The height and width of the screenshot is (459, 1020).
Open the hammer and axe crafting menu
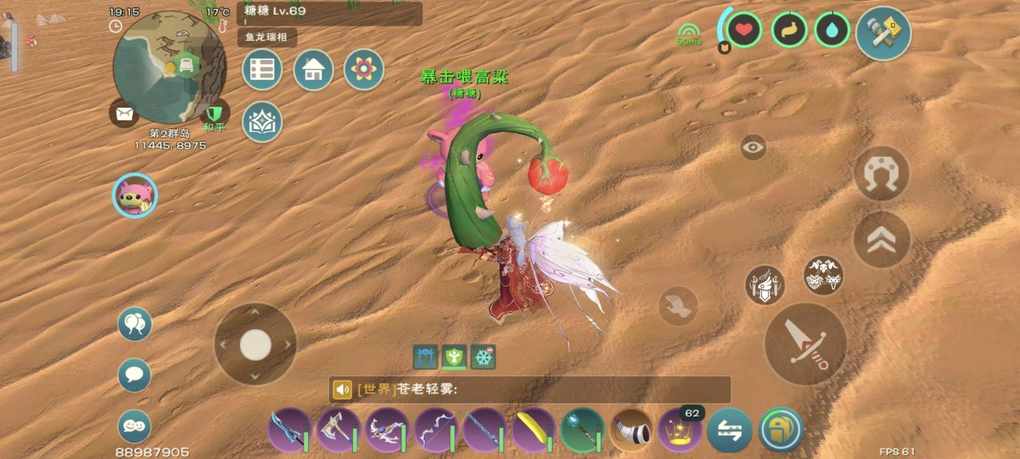[883, 33]
